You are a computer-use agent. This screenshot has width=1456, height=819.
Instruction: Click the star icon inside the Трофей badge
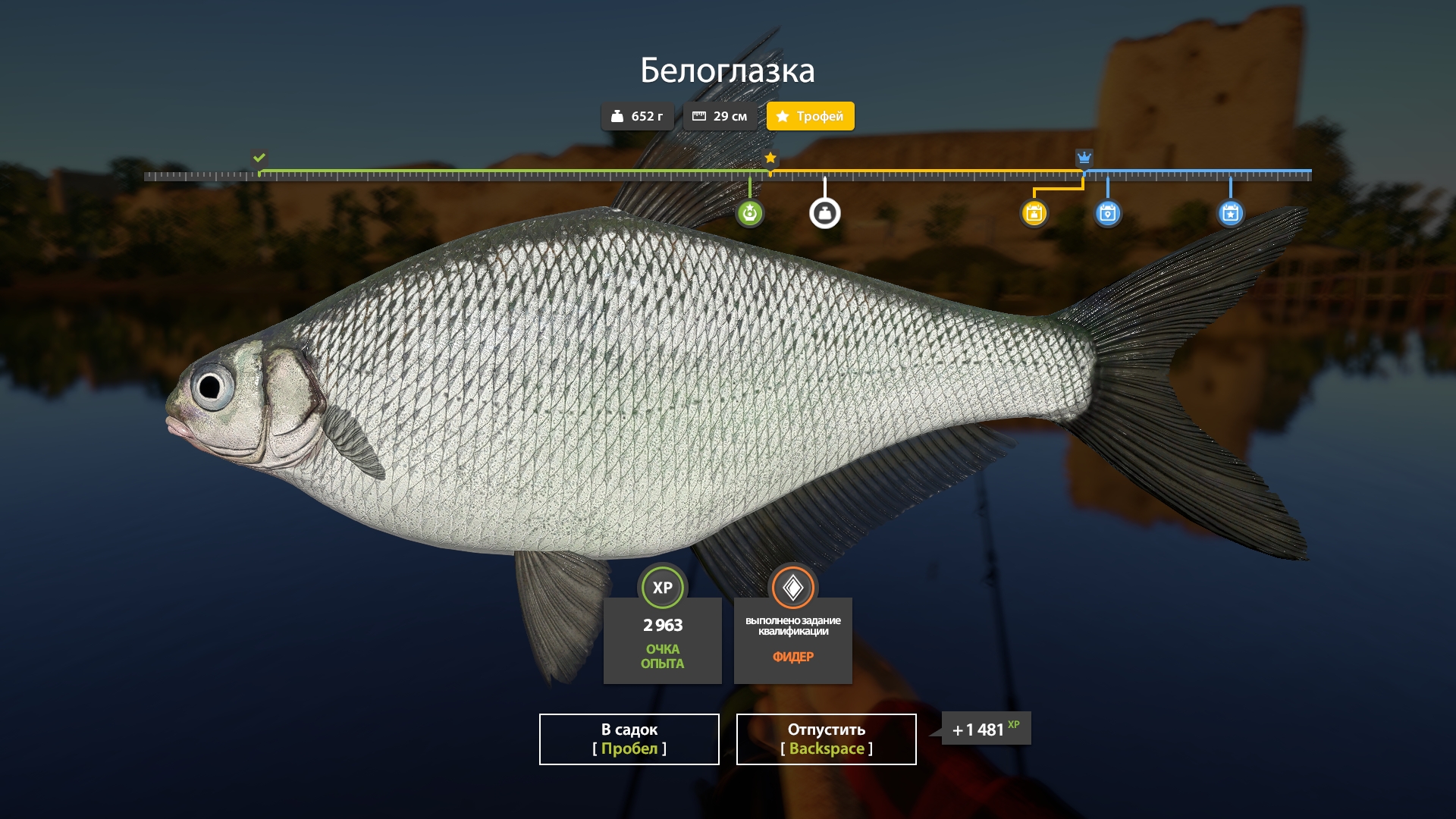[x=783, y=116]
